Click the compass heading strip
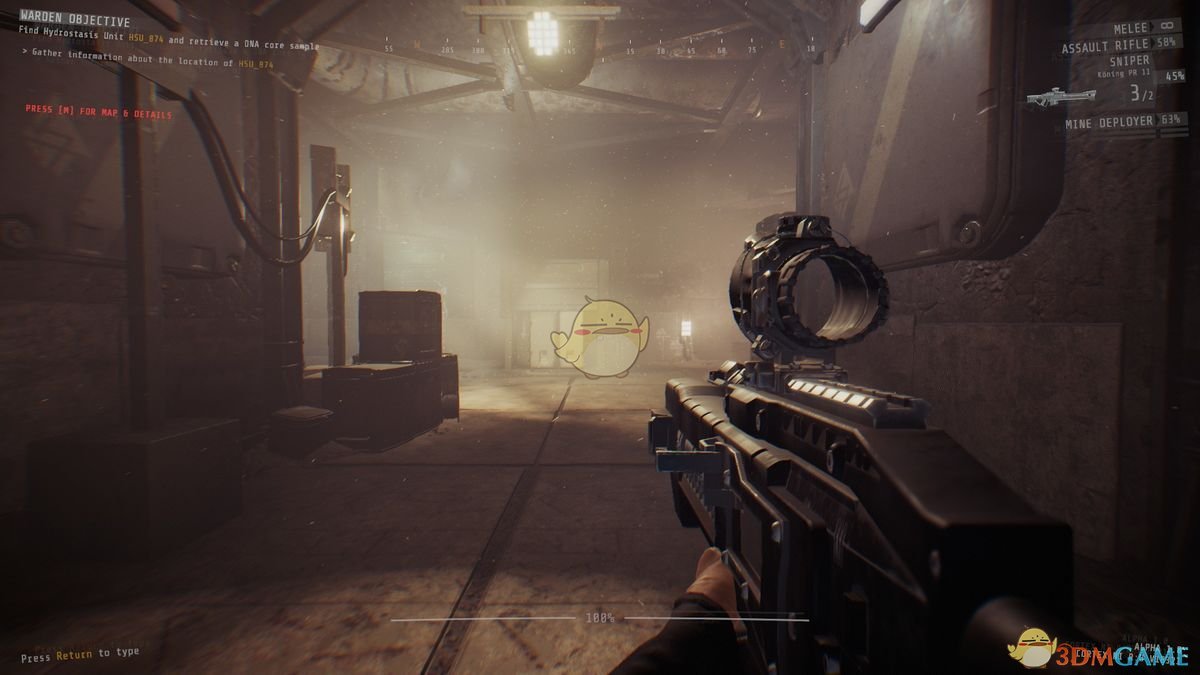Viewport: 1200px width, 675px height. coord(600,48)
